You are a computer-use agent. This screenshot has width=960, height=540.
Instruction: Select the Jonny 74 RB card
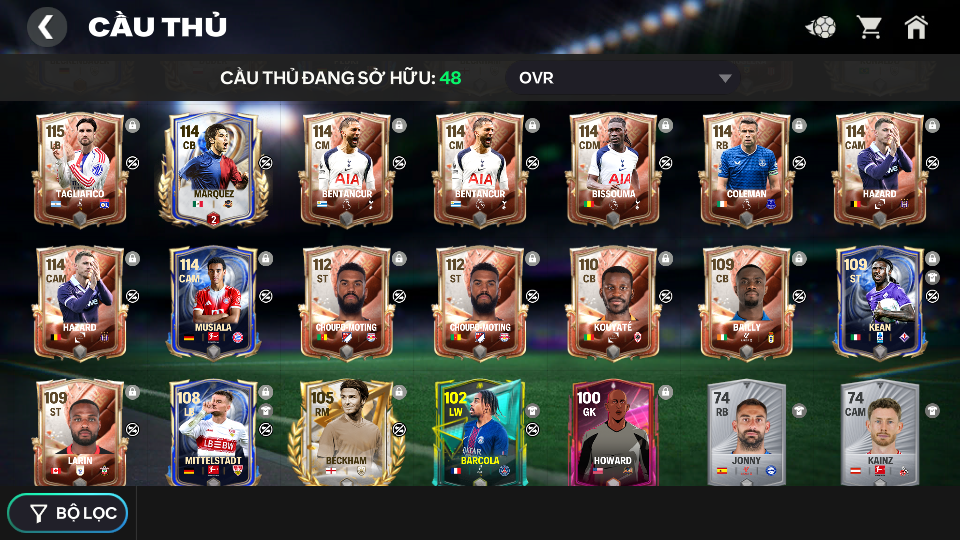pyautogui.click(x=746, y=432)
